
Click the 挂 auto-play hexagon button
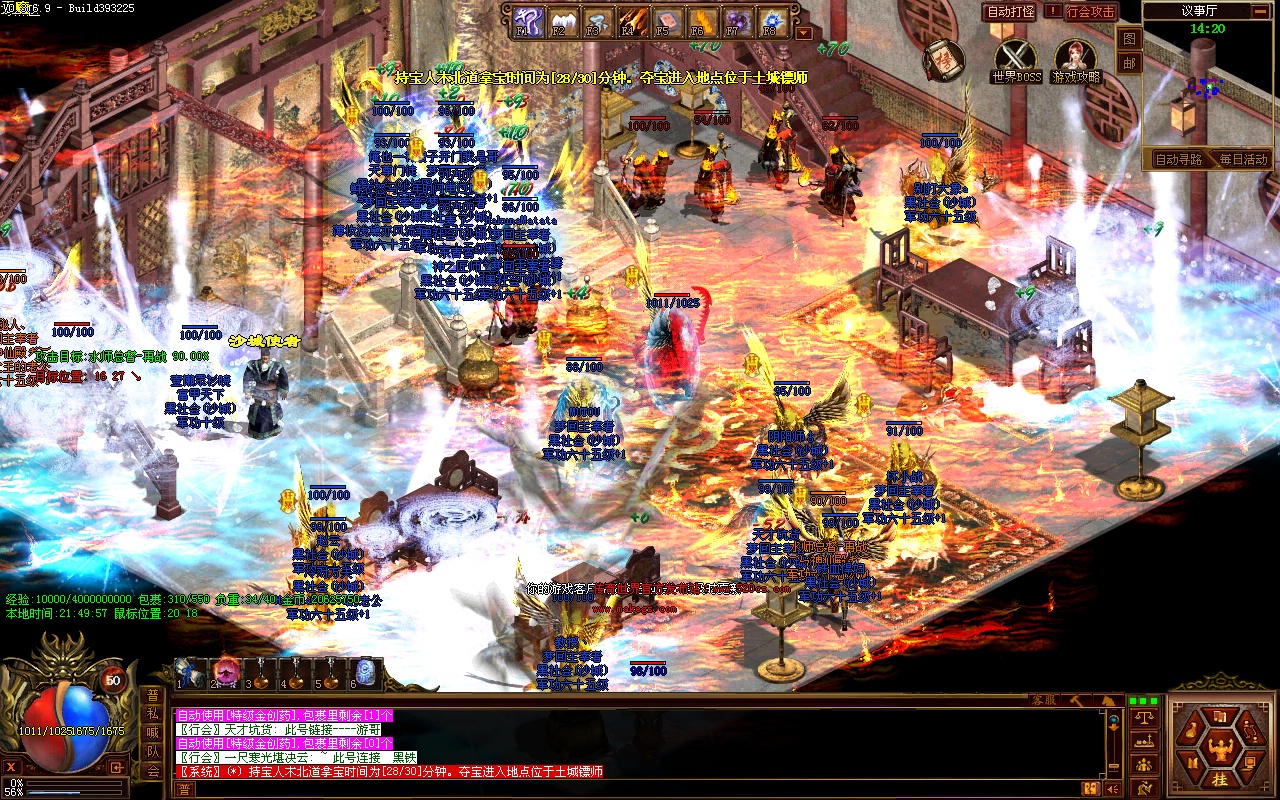(1219, 779)
